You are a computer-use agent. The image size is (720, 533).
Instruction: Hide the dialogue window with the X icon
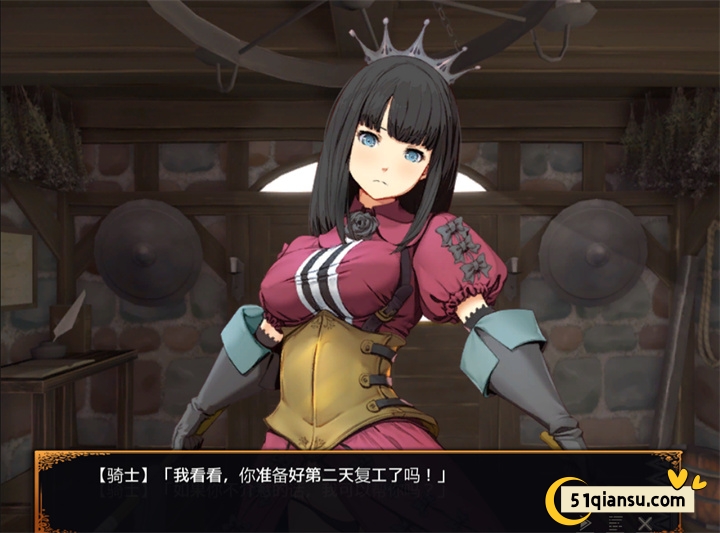click(x=645, y=522)
